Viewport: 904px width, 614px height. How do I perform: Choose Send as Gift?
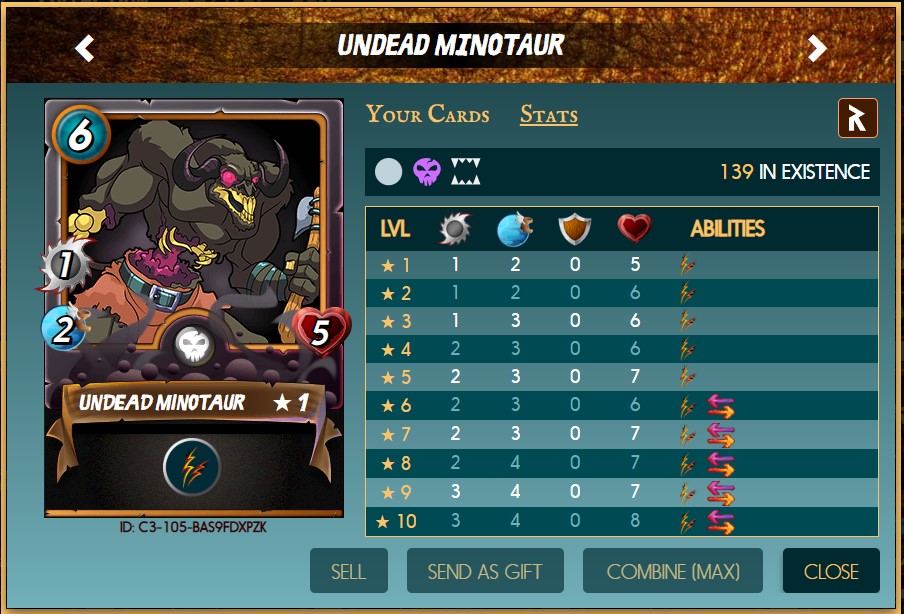point(485,571)
